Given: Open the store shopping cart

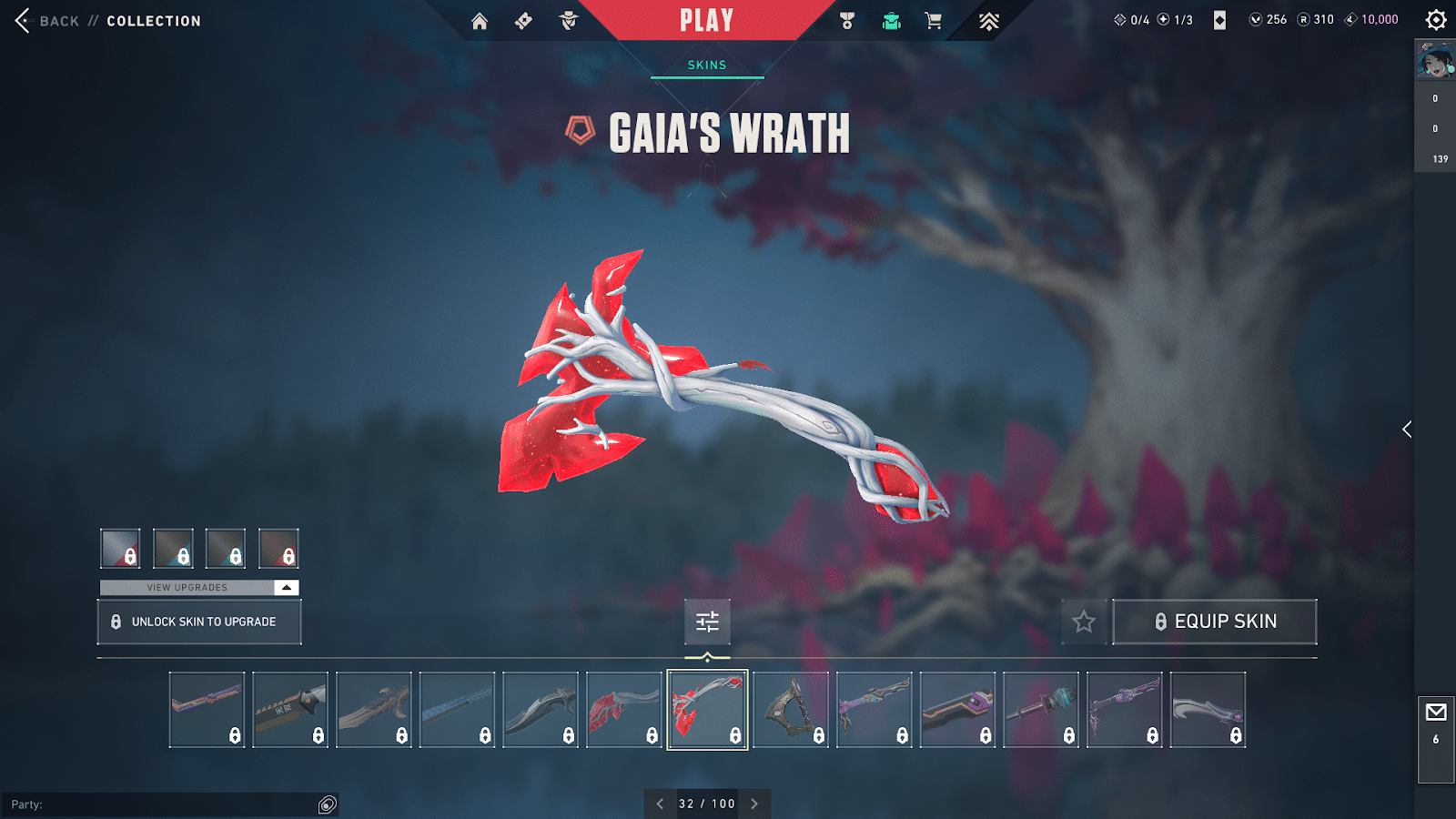Looking at the screenshot, I should pyautogui.click(x=934, y=21).
